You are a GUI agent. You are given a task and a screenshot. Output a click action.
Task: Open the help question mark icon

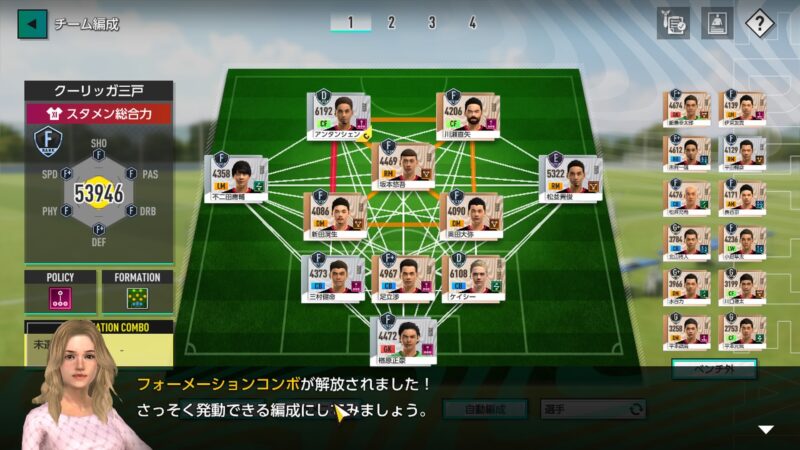point(760,22)
